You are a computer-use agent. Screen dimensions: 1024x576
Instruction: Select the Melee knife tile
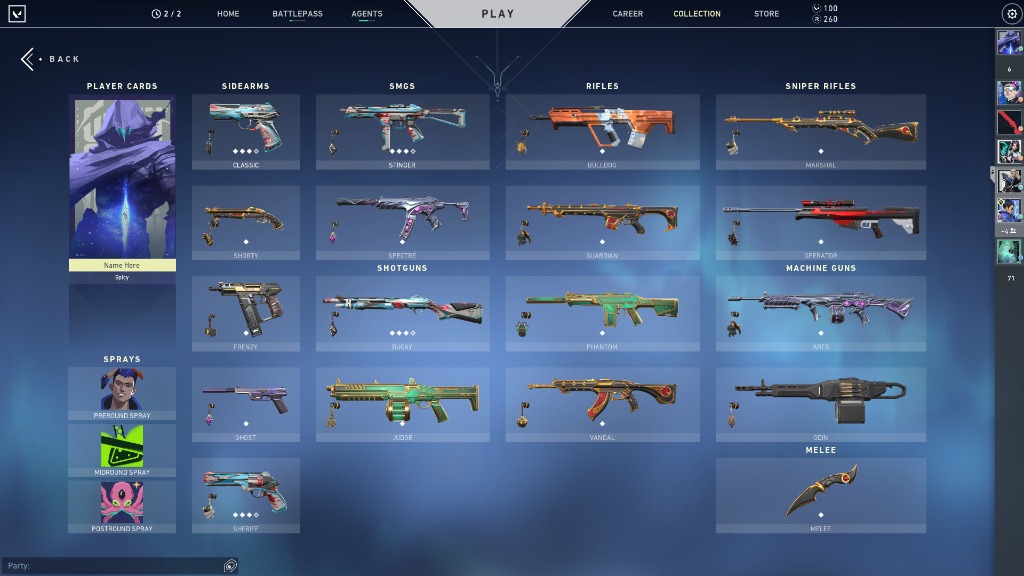(x=821, y=495)
